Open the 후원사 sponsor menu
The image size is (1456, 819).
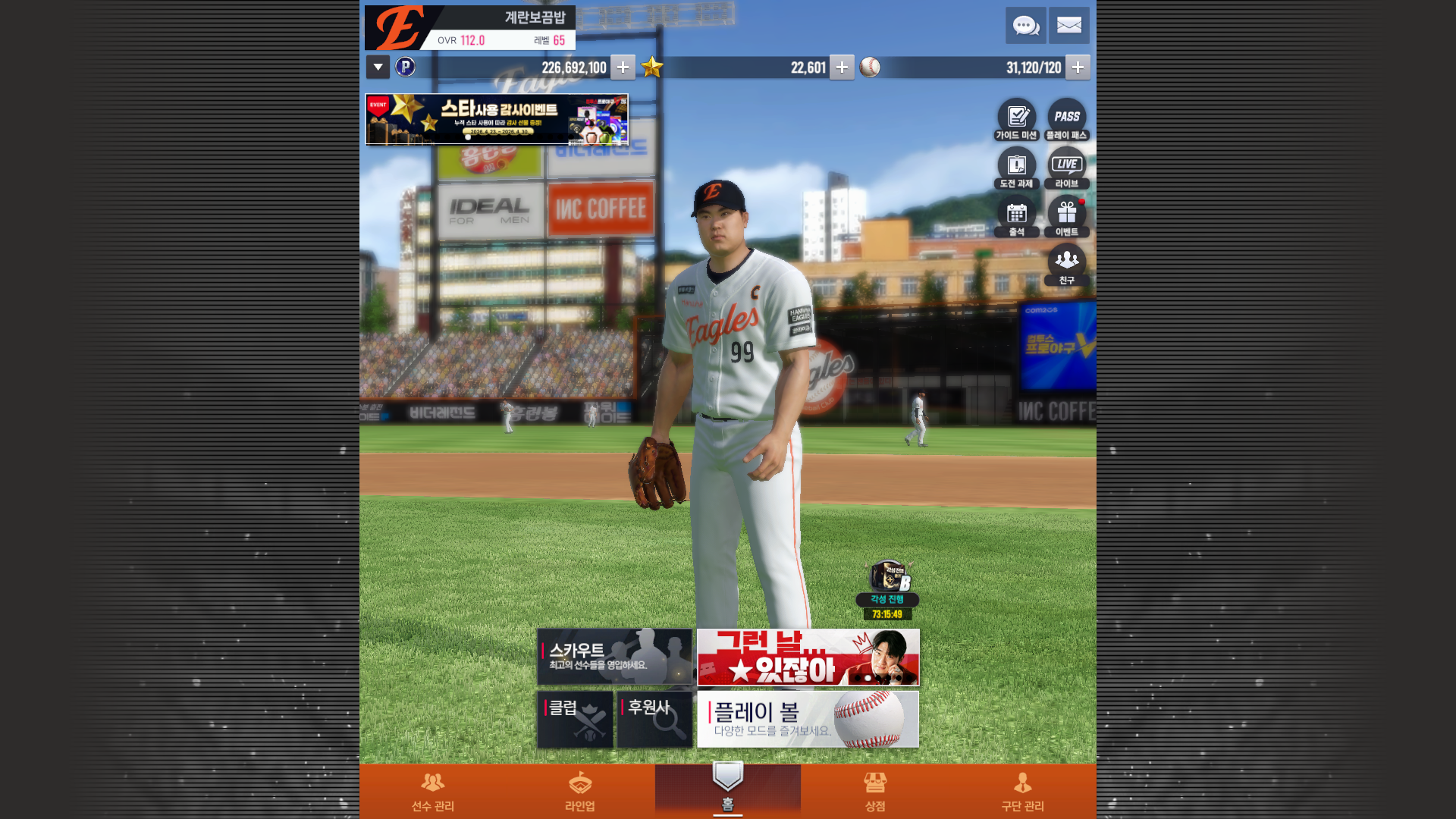tap(654, 719)
